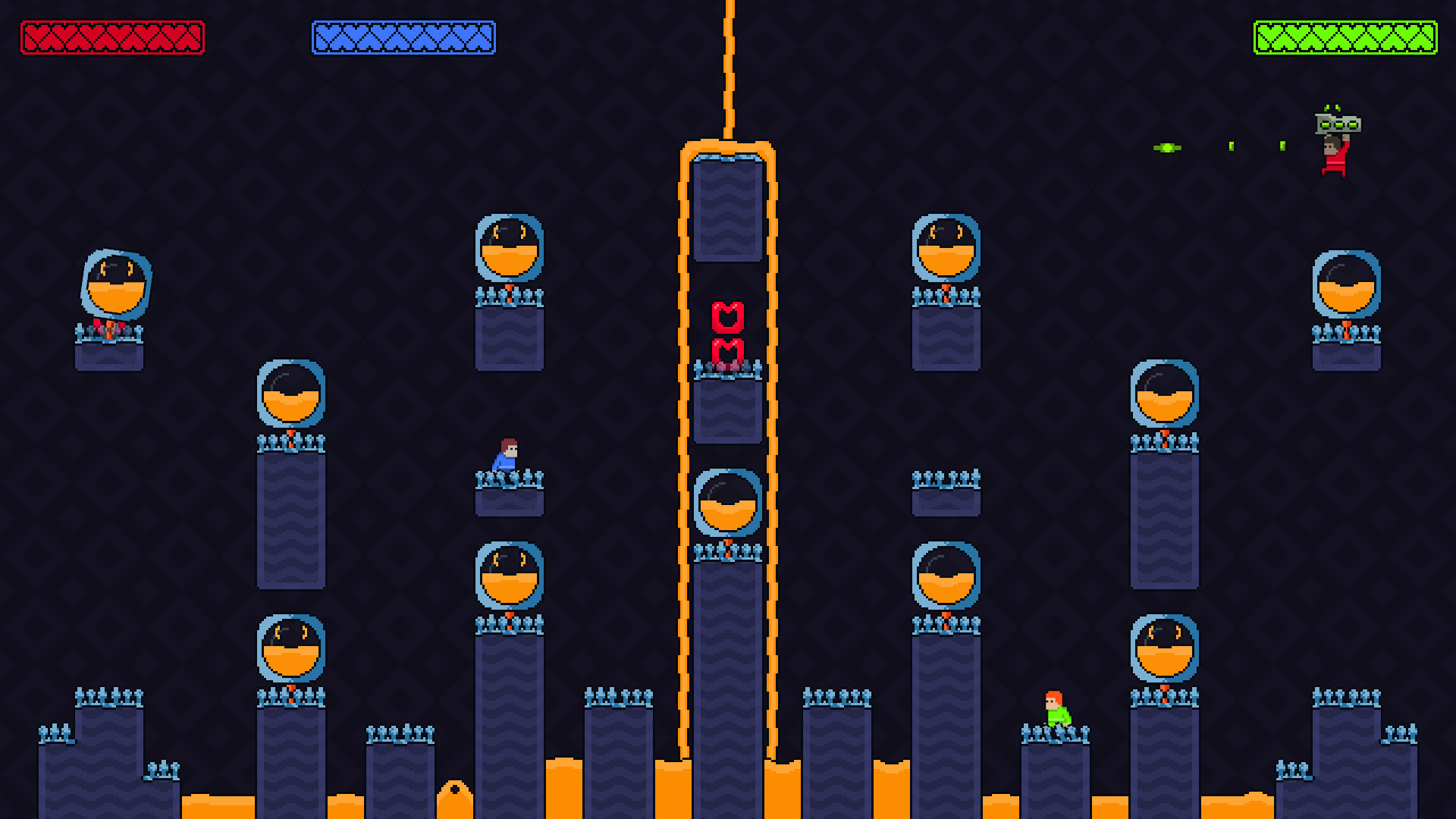The width and height of the screenshot is (1456, 819).
Task: Click the blue health bar at the top
Action: pyautogui.click(x=404, y=36)
